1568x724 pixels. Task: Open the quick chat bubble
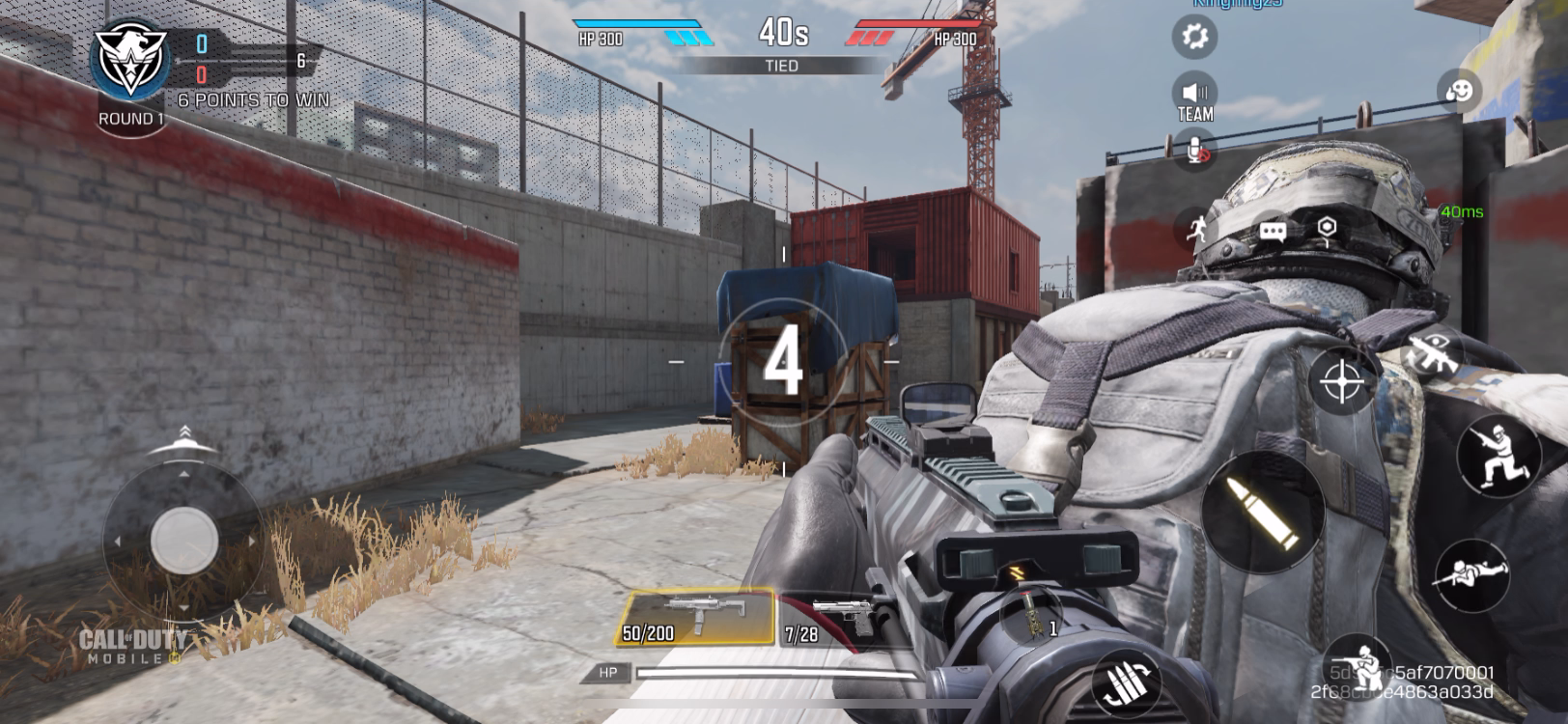1273,231
